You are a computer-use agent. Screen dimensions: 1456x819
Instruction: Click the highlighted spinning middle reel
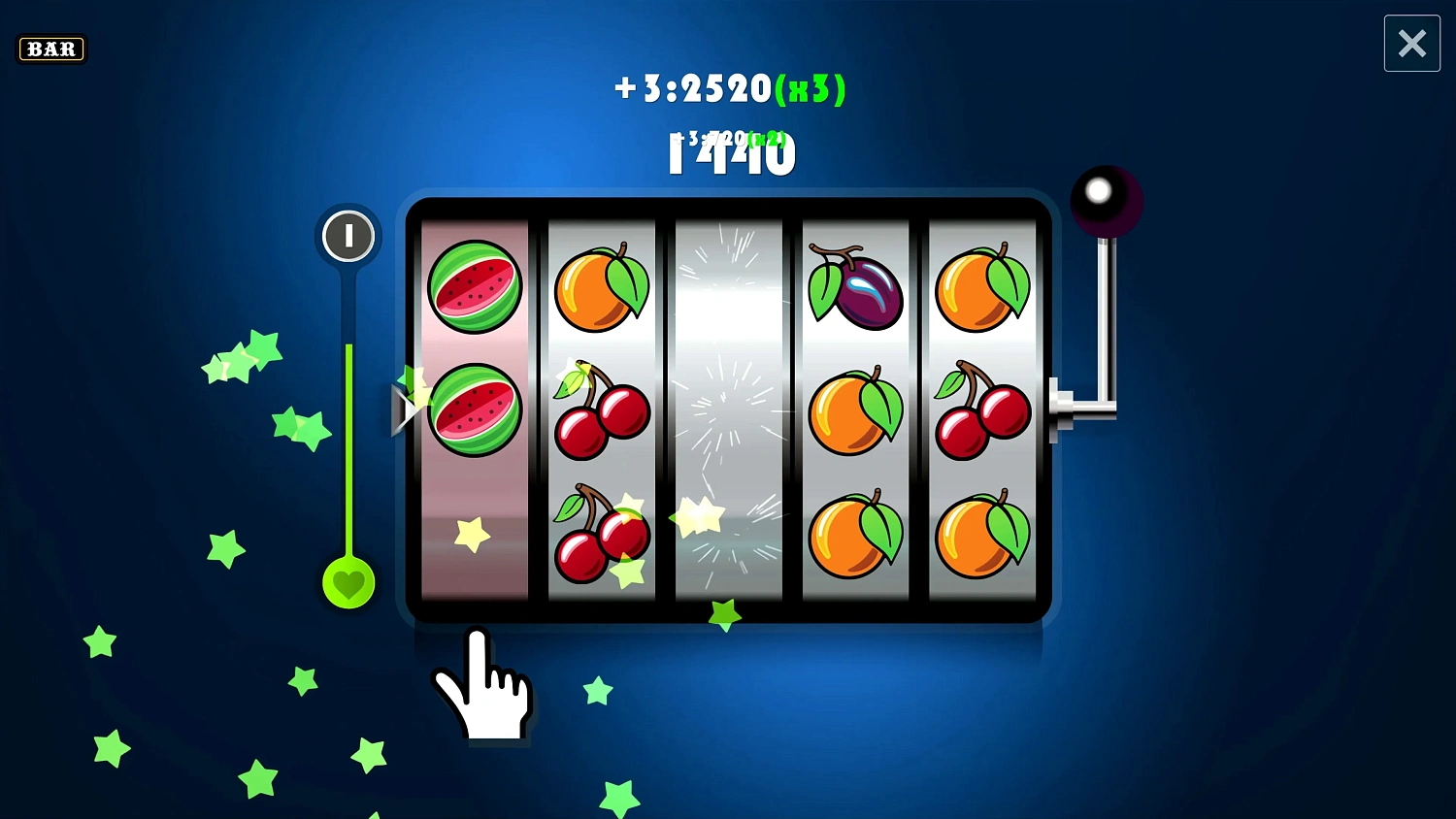[x=728, y=408]
